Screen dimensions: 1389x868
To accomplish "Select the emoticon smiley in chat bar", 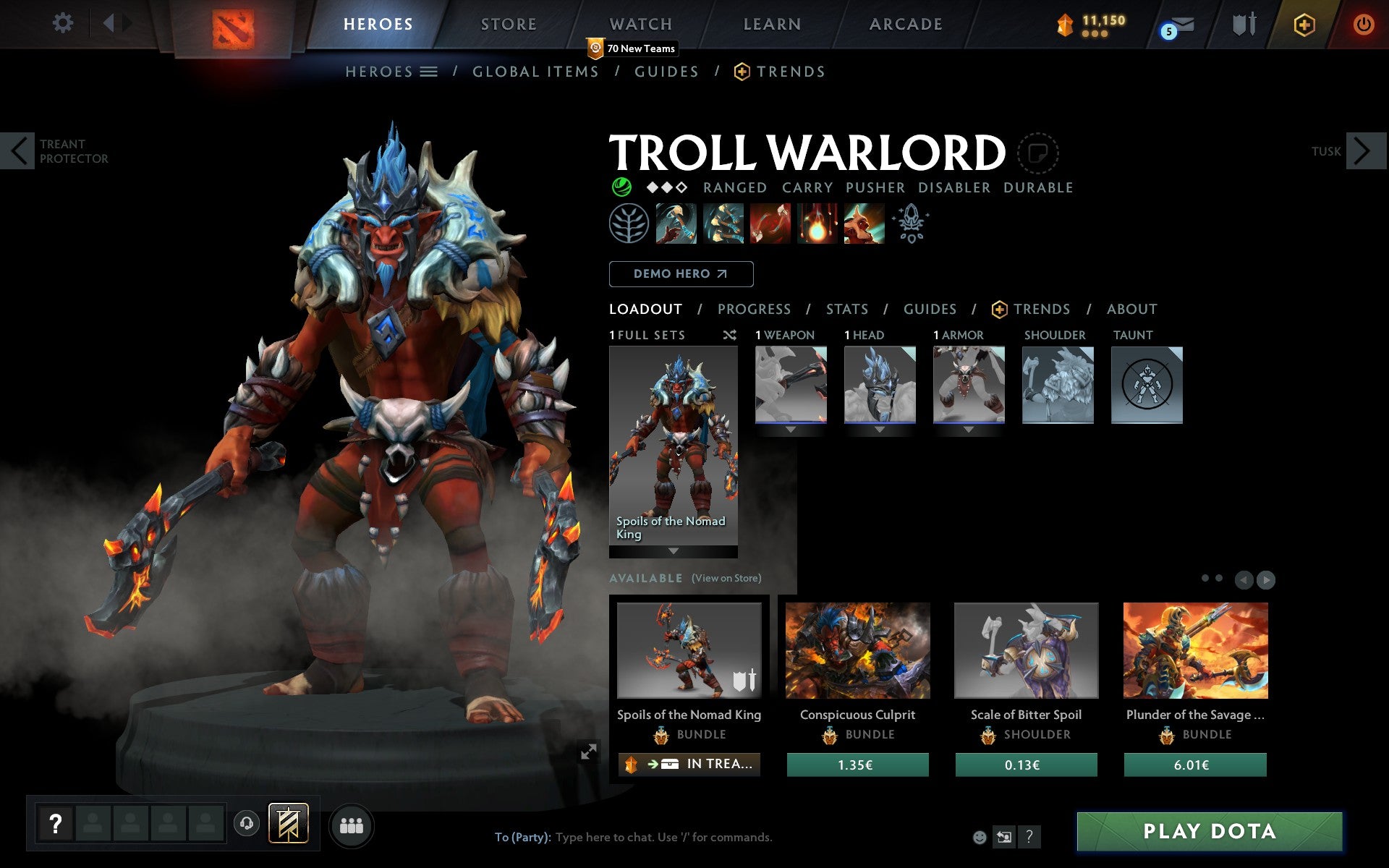I will point(981,837).
